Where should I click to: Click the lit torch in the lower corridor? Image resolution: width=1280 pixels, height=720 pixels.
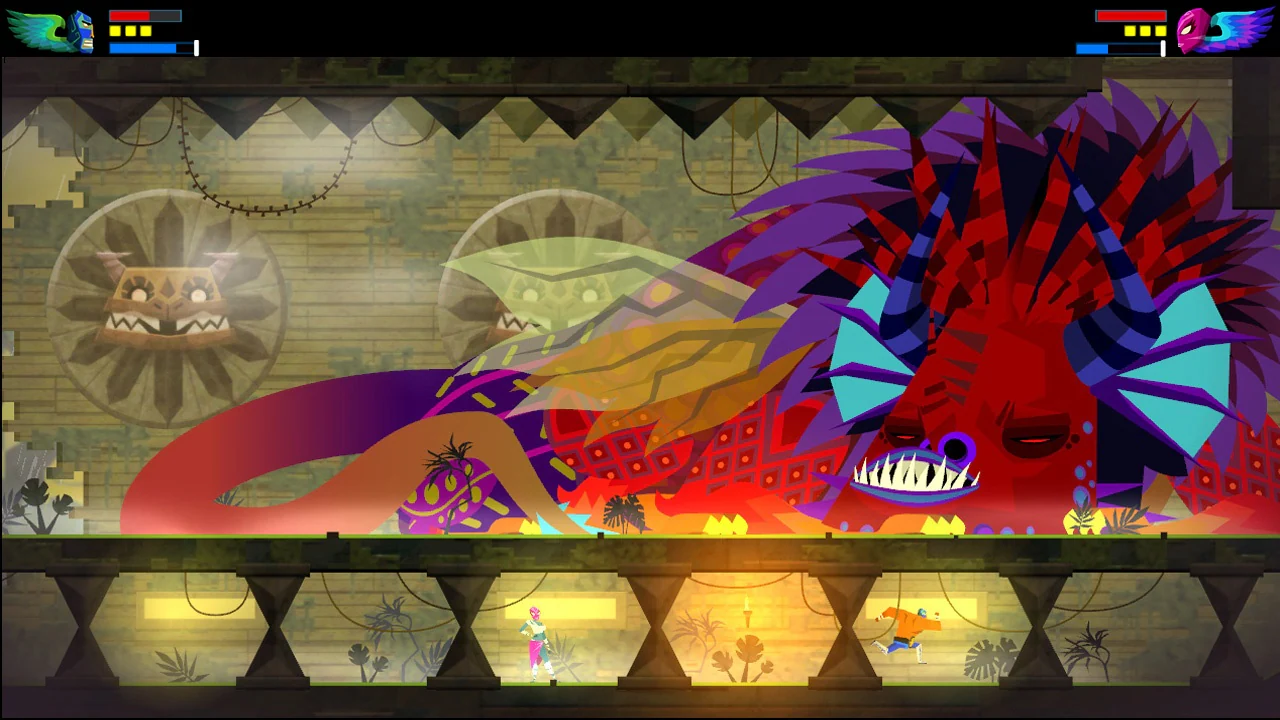(748, 610)
